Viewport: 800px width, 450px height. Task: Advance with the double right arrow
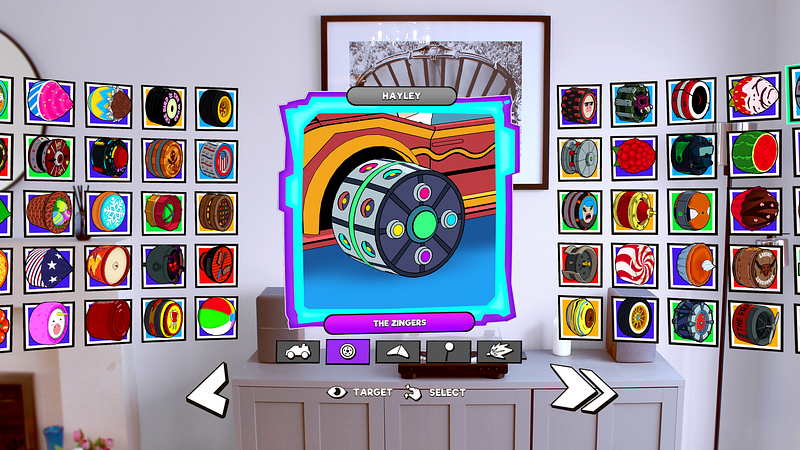[x=584, y=390]
